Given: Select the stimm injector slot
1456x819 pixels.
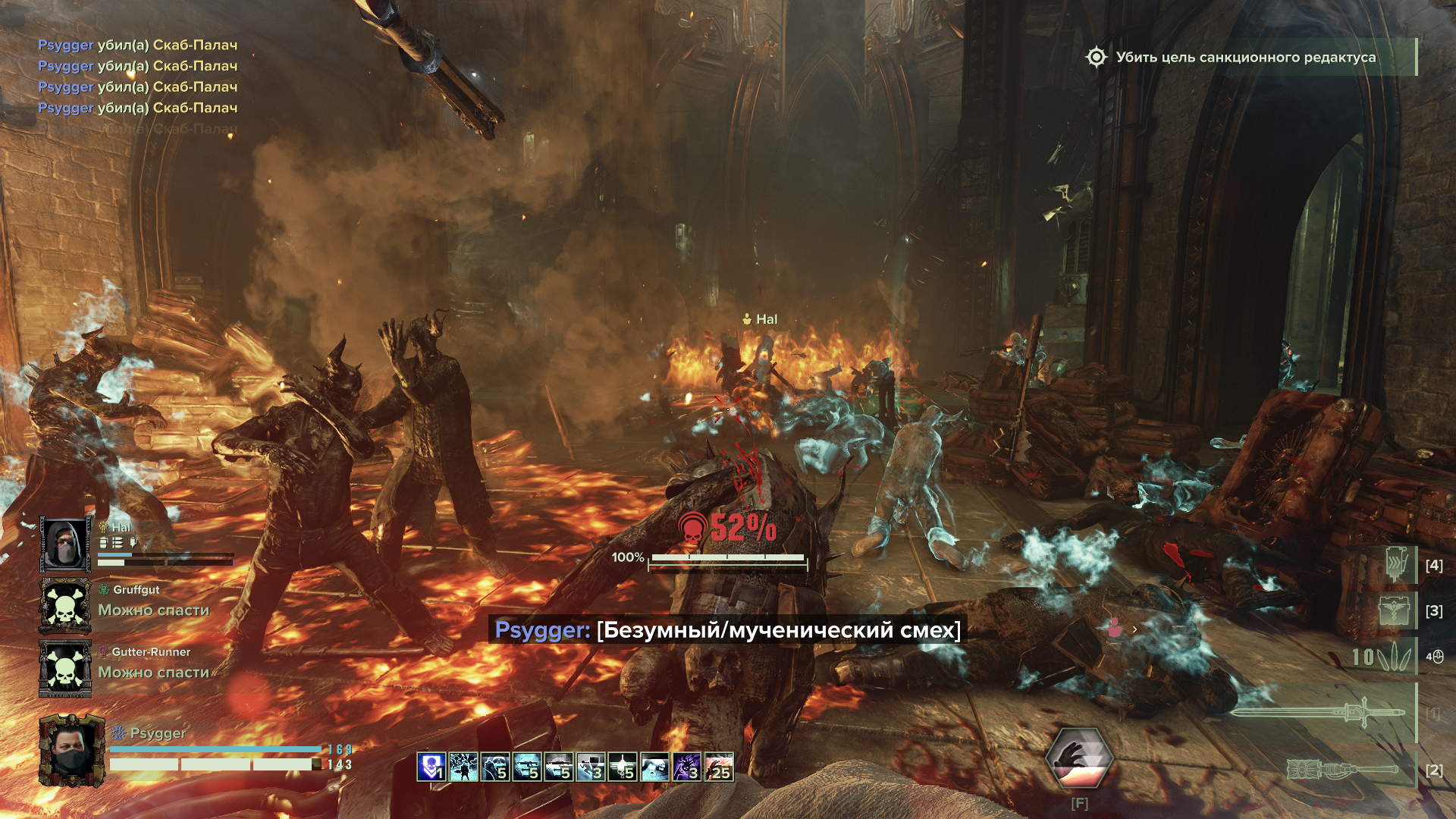Looking at the screenshot, I should (x=1397, y=565).
